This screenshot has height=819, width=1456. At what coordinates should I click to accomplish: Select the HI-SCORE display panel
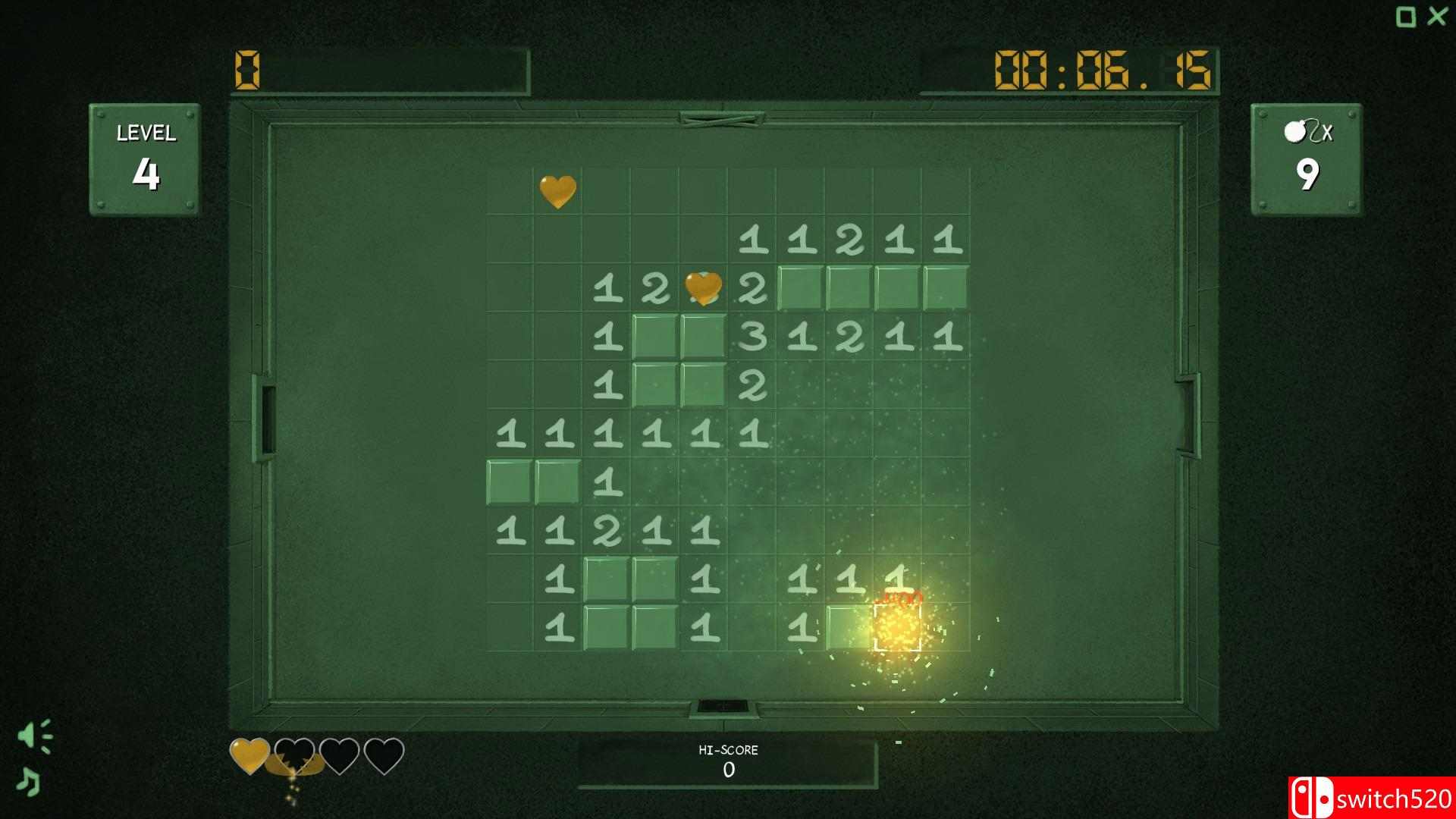730,760
